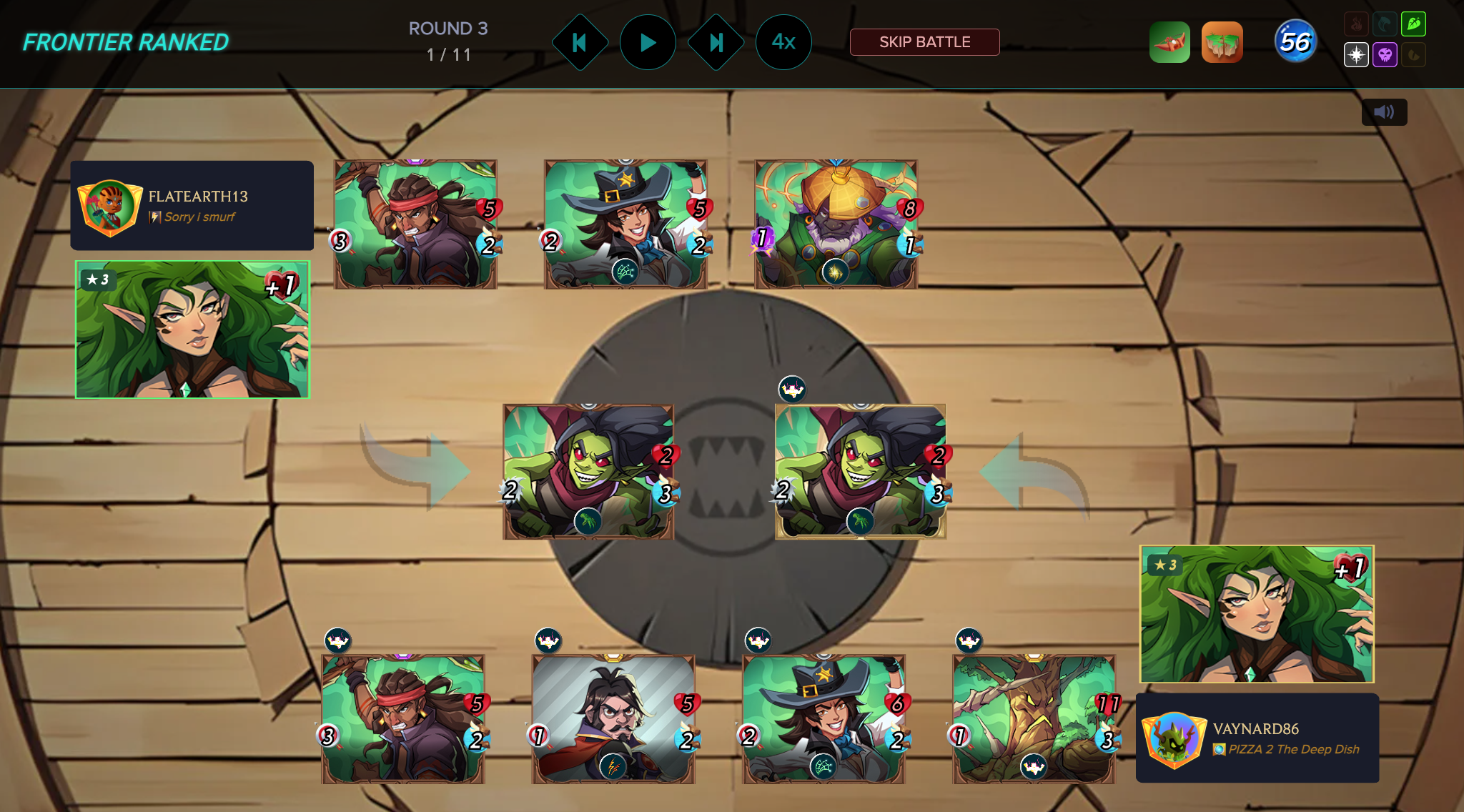Select FLATEARTH13's green-haired summoner card
The width and height of the screenshot is (1464, 812).
(x=192, y=330)
